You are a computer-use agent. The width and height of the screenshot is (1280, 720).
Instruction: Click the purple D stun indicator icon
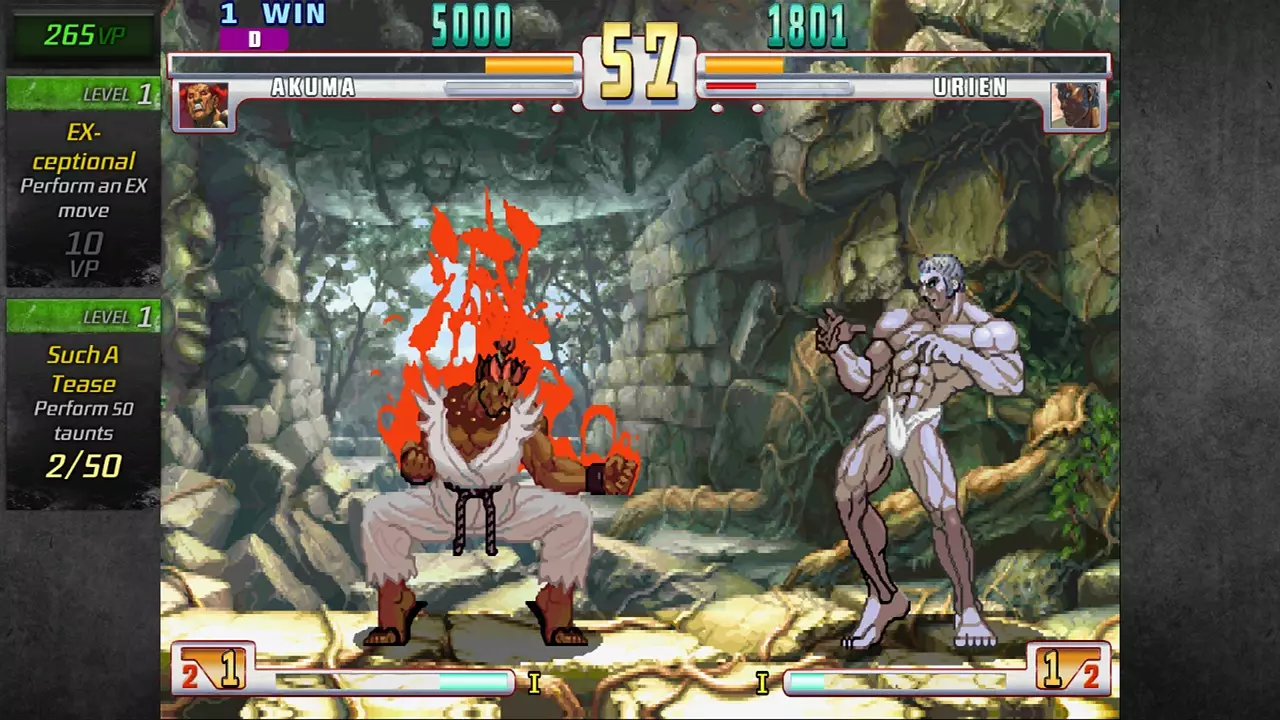255,40
